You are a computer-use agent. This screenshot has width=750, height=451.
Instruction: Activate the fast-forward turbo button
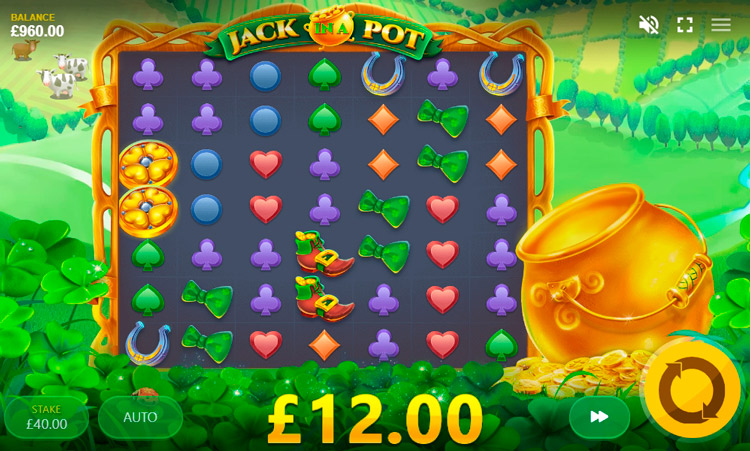pos(599,417)
